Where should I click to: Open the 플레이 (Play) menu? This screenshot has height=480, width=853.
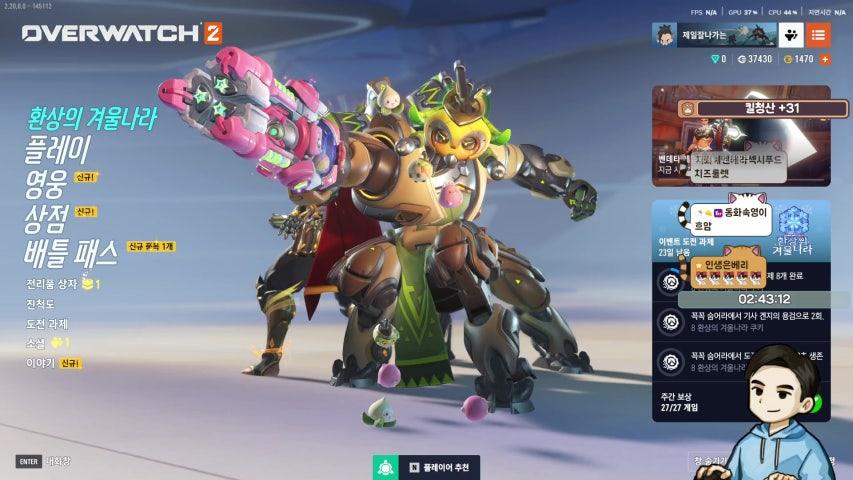pyautogui.click(x=57, y=152)
